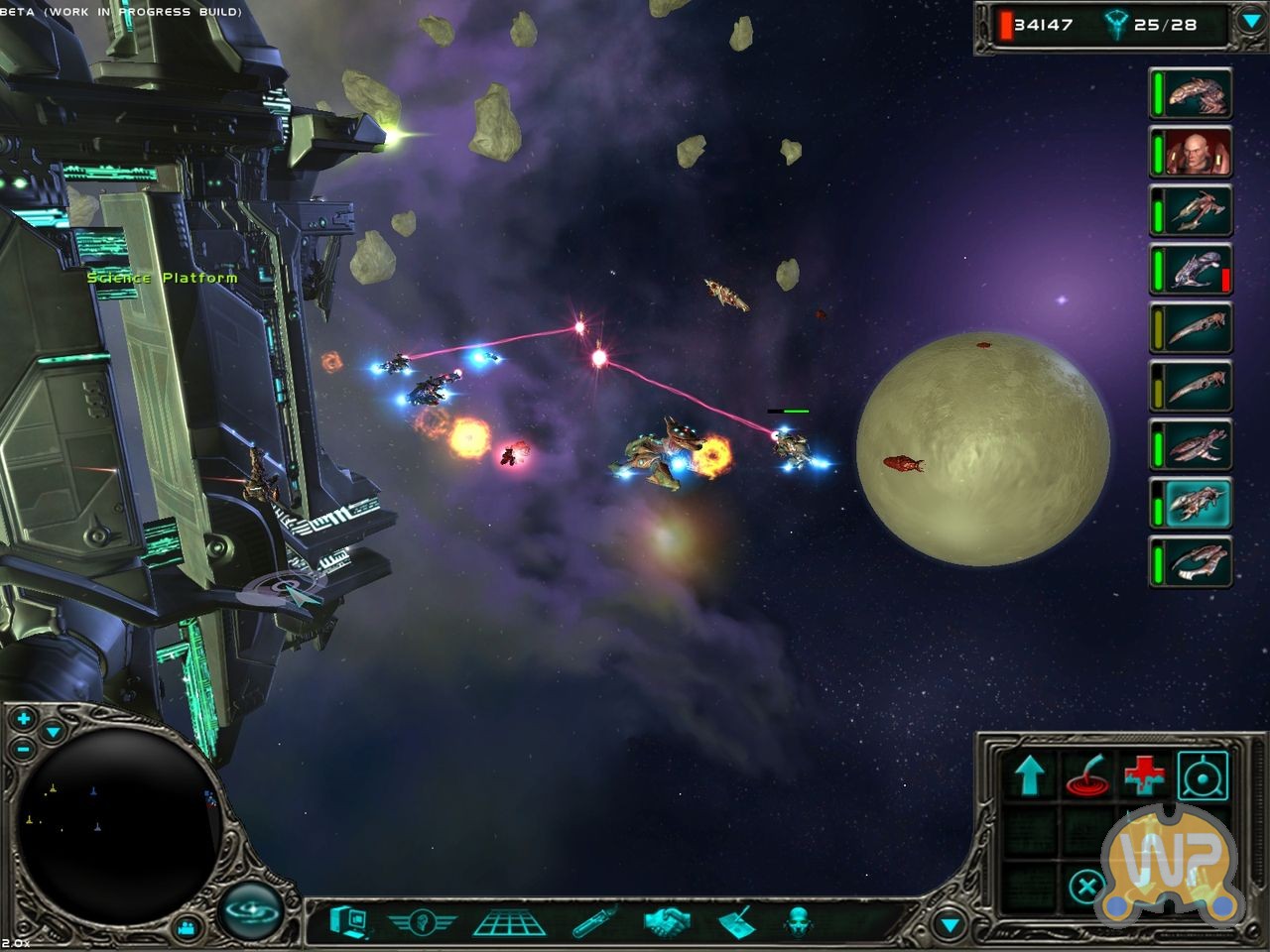
Task: Expand the dropdown arrow beside the resource counter
Action: (1249, 21)
